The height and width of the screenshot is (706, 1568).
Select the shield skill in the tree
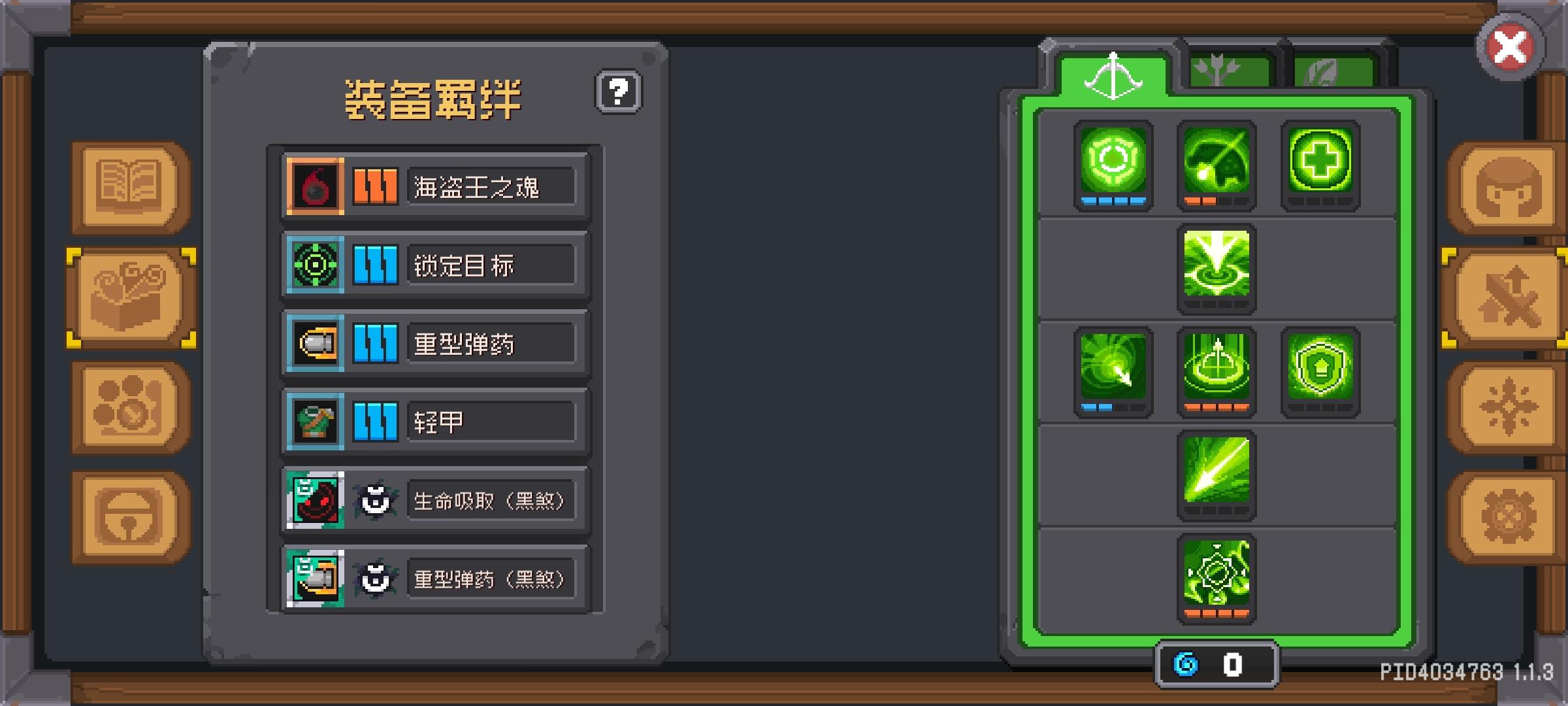(x=1322, y=369)
